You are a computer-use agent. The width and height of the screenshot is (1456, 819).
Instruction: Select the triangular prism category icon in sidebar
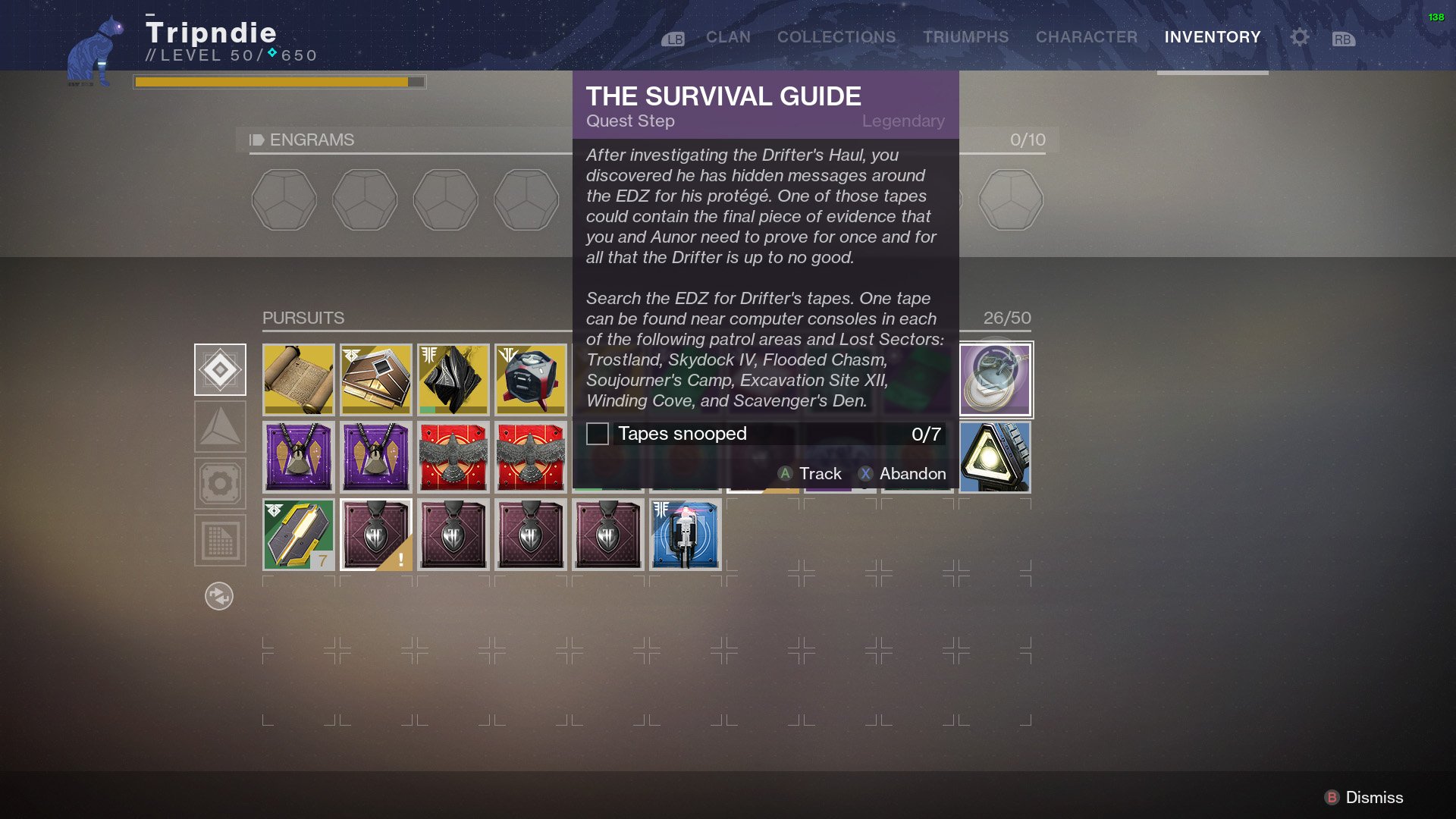pos(220,426)
